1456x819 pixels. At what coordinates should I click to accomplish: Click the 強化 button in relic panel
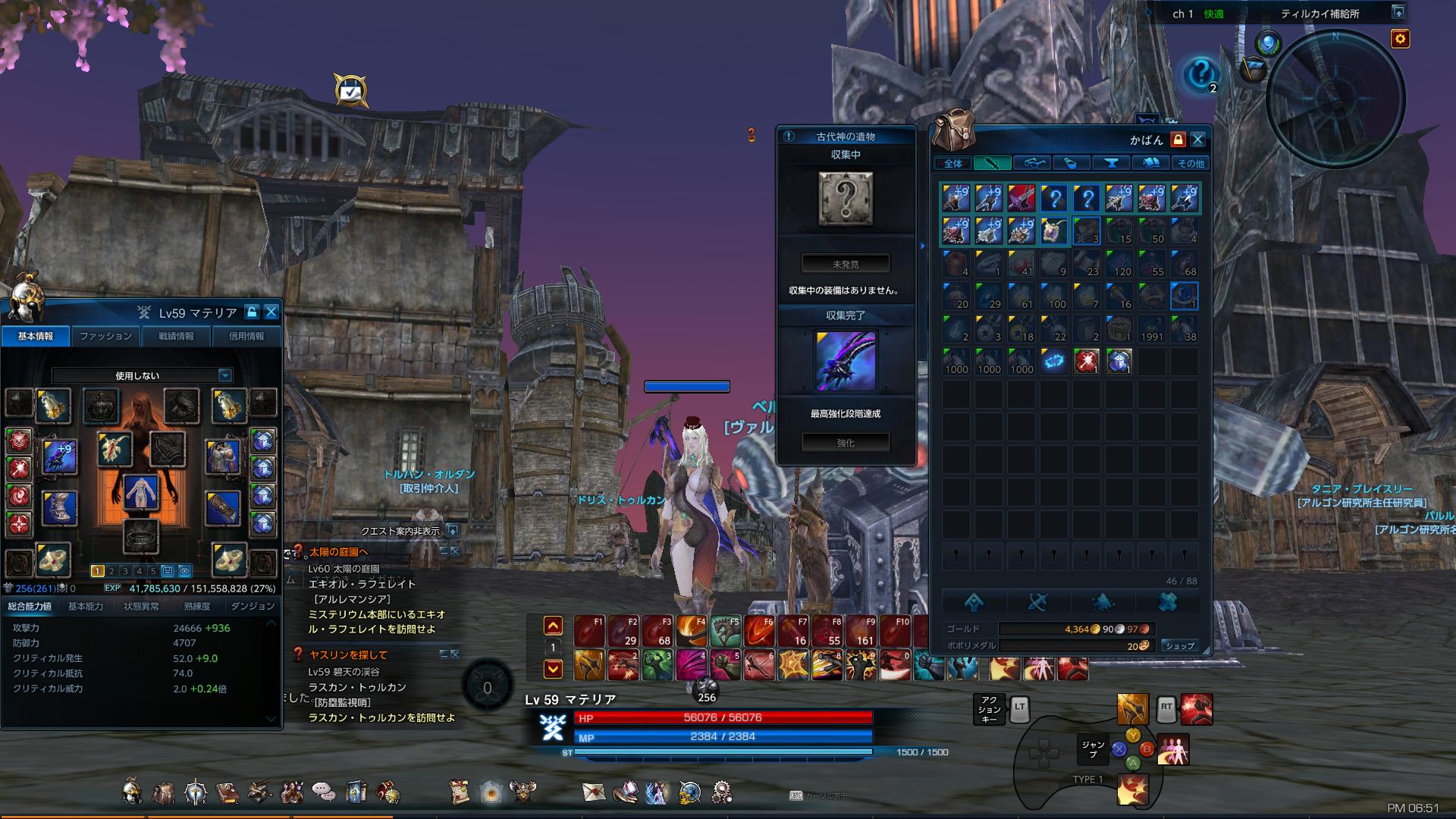point(846,442)
